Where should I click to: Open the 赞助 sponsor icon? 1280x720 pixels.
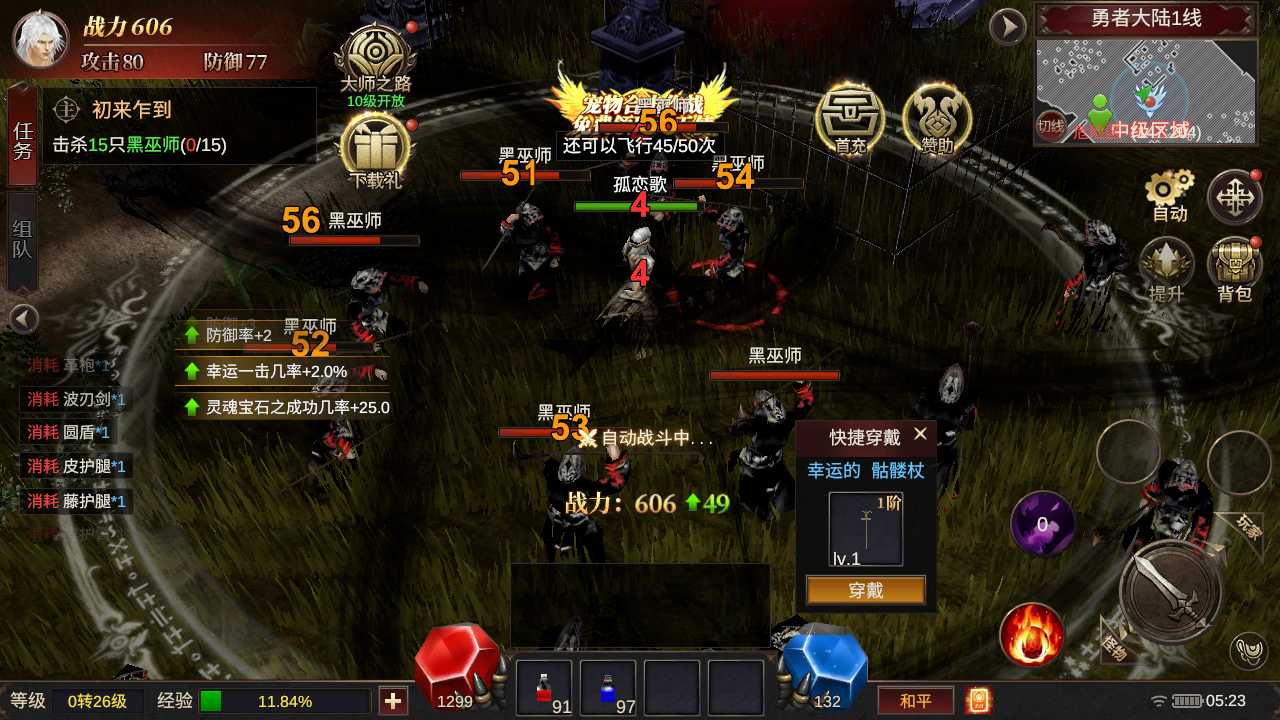click(935, 120)
